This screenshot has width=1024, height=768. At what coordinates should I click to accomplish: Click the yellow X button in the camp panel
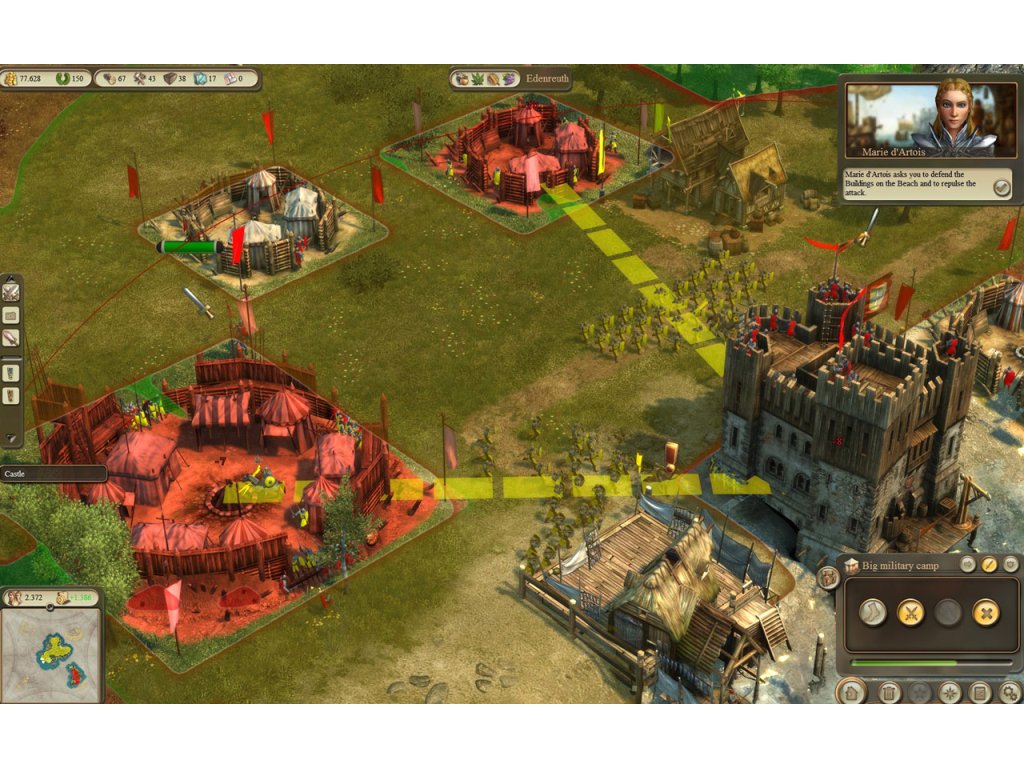coord(986,612)
